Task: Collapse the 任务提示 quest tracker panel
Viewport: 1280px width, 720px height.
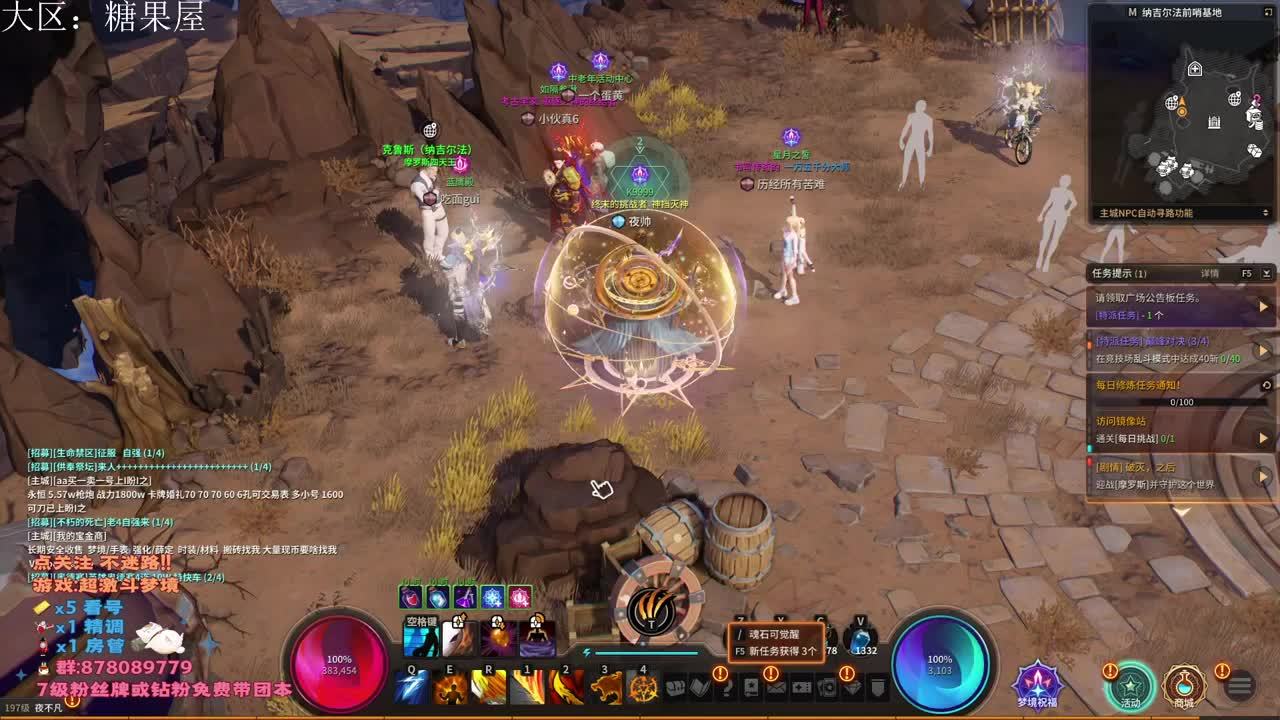Action: coord(1267,273)
